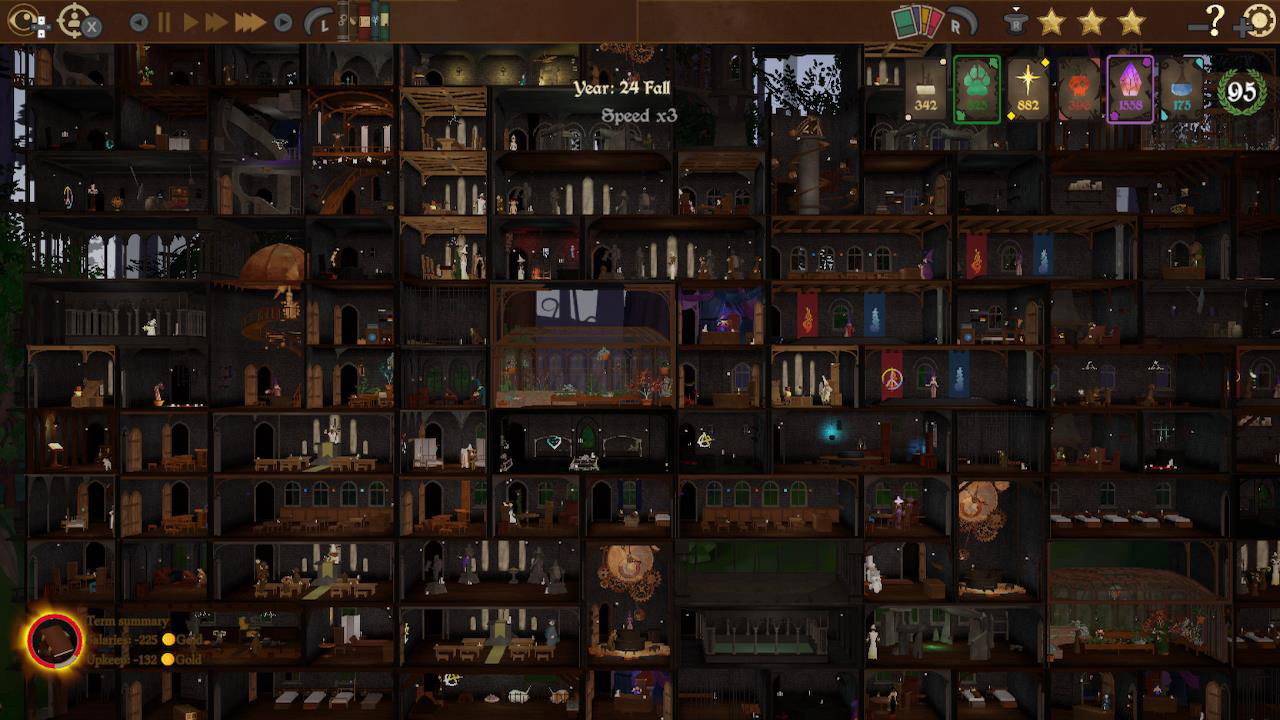1280x720 pixels.
Task: Click the red term progress ring at bottom-left
Action: [x=55, y=640]
